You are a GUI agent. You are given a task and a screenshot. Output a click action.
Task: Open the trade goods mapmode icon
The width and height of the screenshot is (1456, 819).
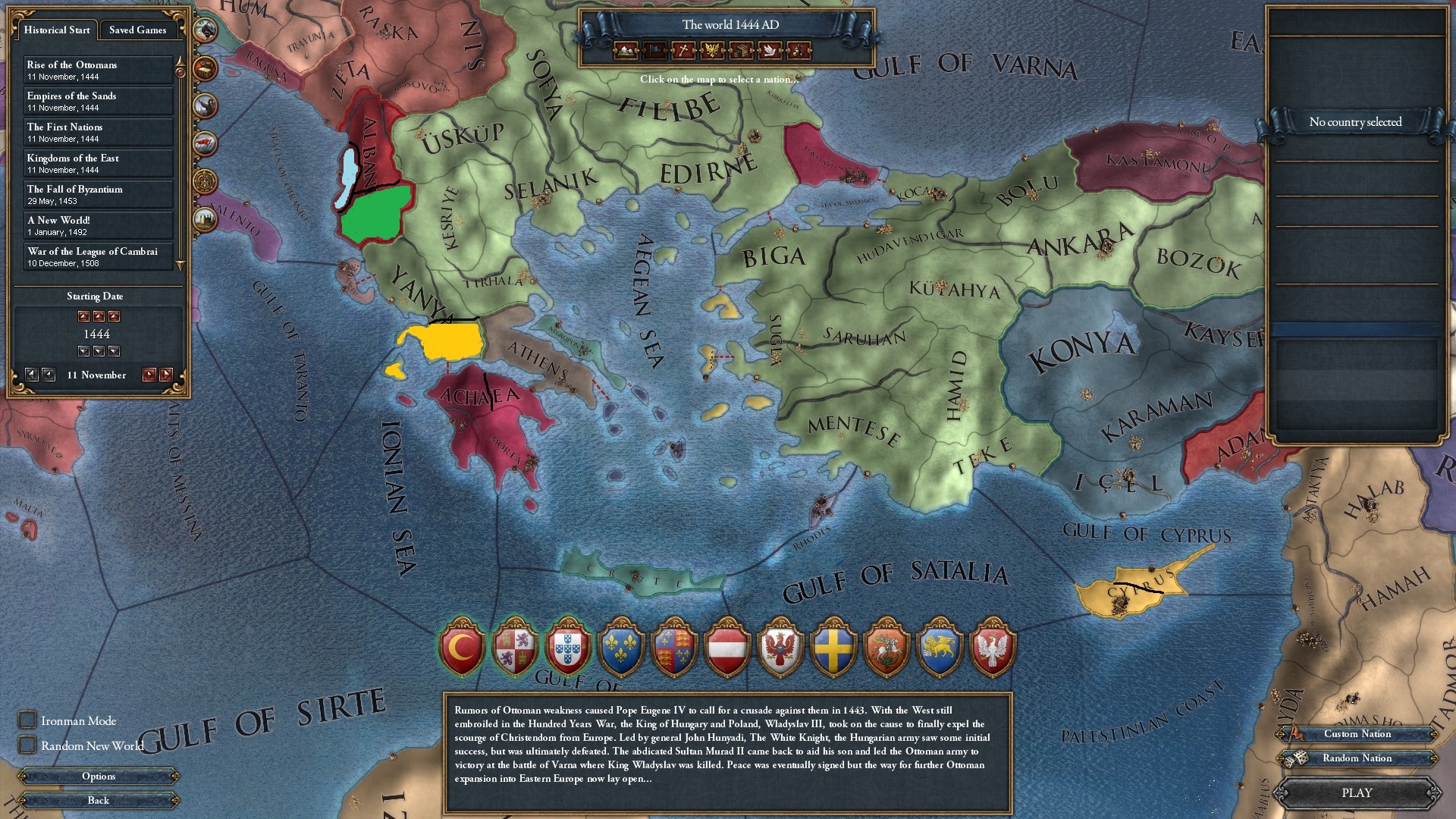pos(741,51)
